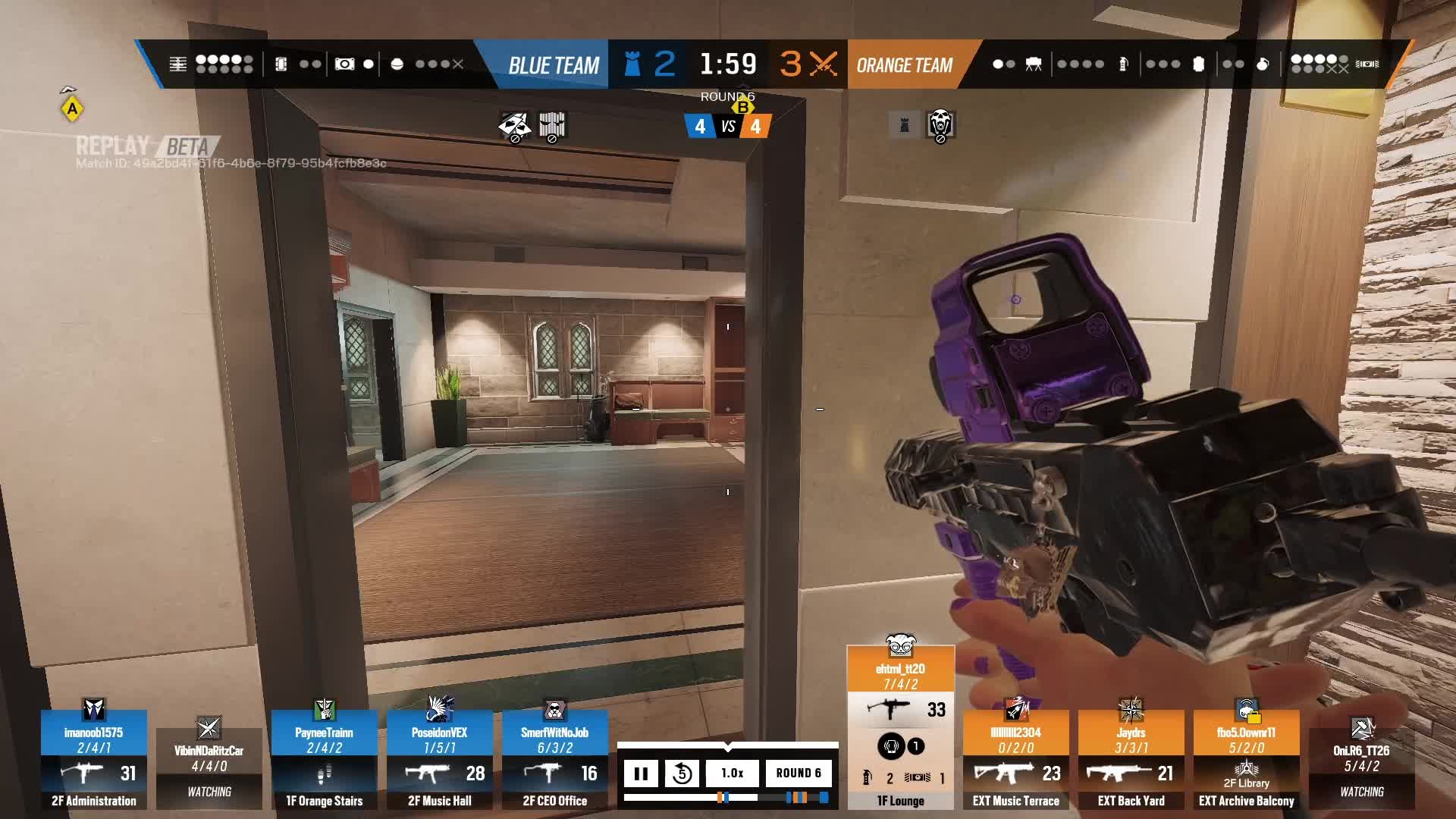Click the VS score indicator between 4 and 4
Screen dimensions: 1456x819
click(x=729, y=126)
